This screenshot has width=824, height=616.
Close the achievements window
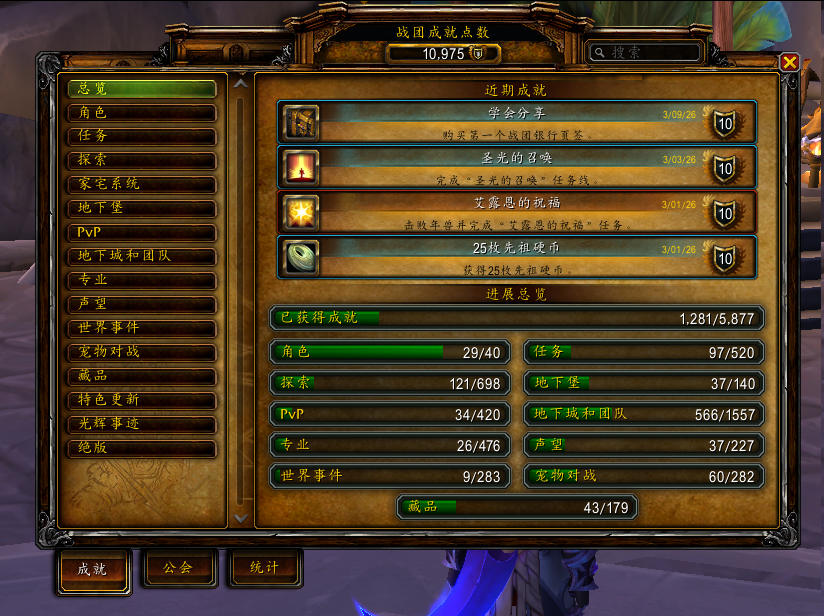(789, 62)
